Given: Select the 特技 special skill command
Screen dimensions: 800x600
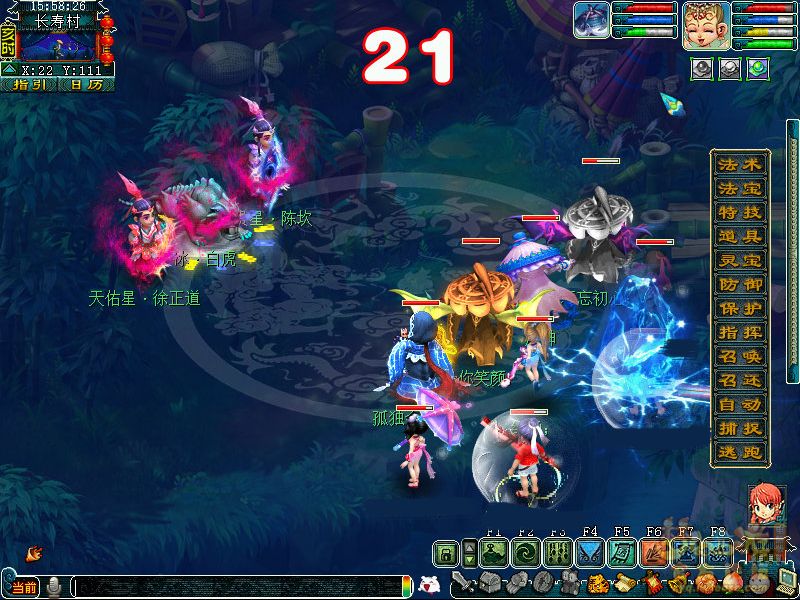Looking at the screenshot, I should [x=740, y=213].
